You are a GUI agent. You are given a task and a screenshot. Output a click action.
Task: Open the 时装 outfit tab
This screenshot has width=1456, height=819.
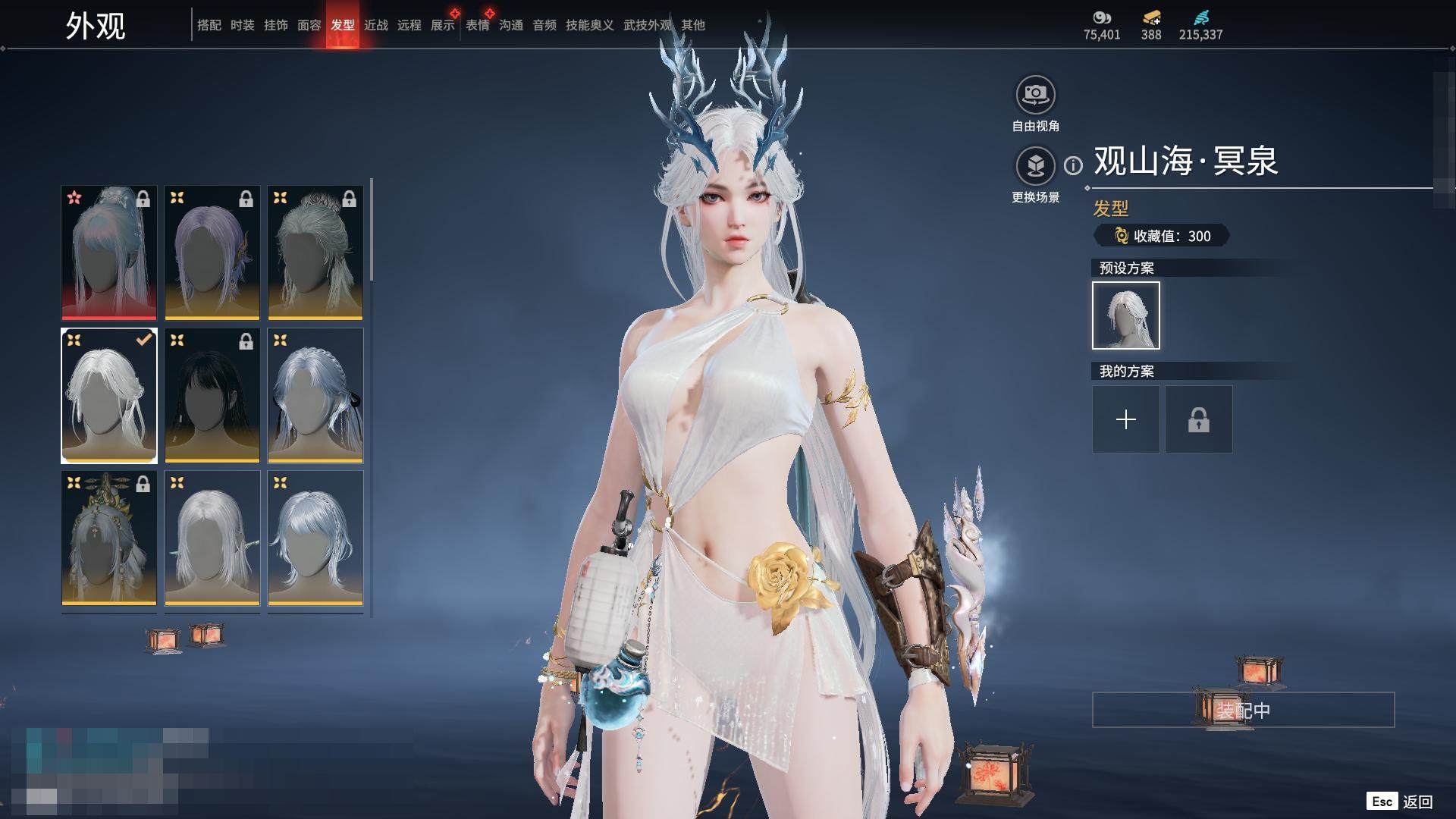point(242,25)
